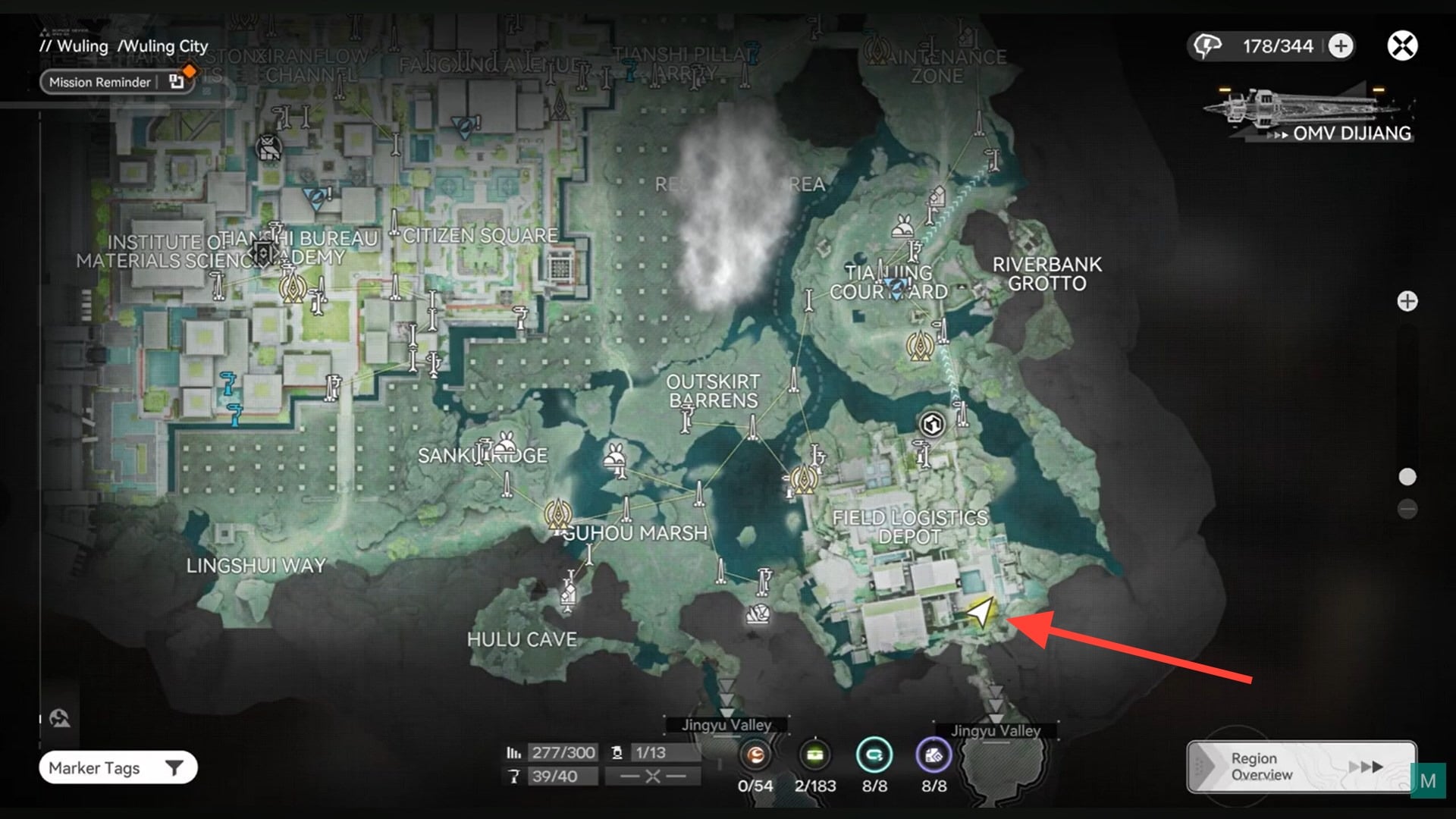Select the golden marker left of Guhou Marsh
Image resolution: width=1456 pixels, height=819 pixels.
(x=559, y=515)
